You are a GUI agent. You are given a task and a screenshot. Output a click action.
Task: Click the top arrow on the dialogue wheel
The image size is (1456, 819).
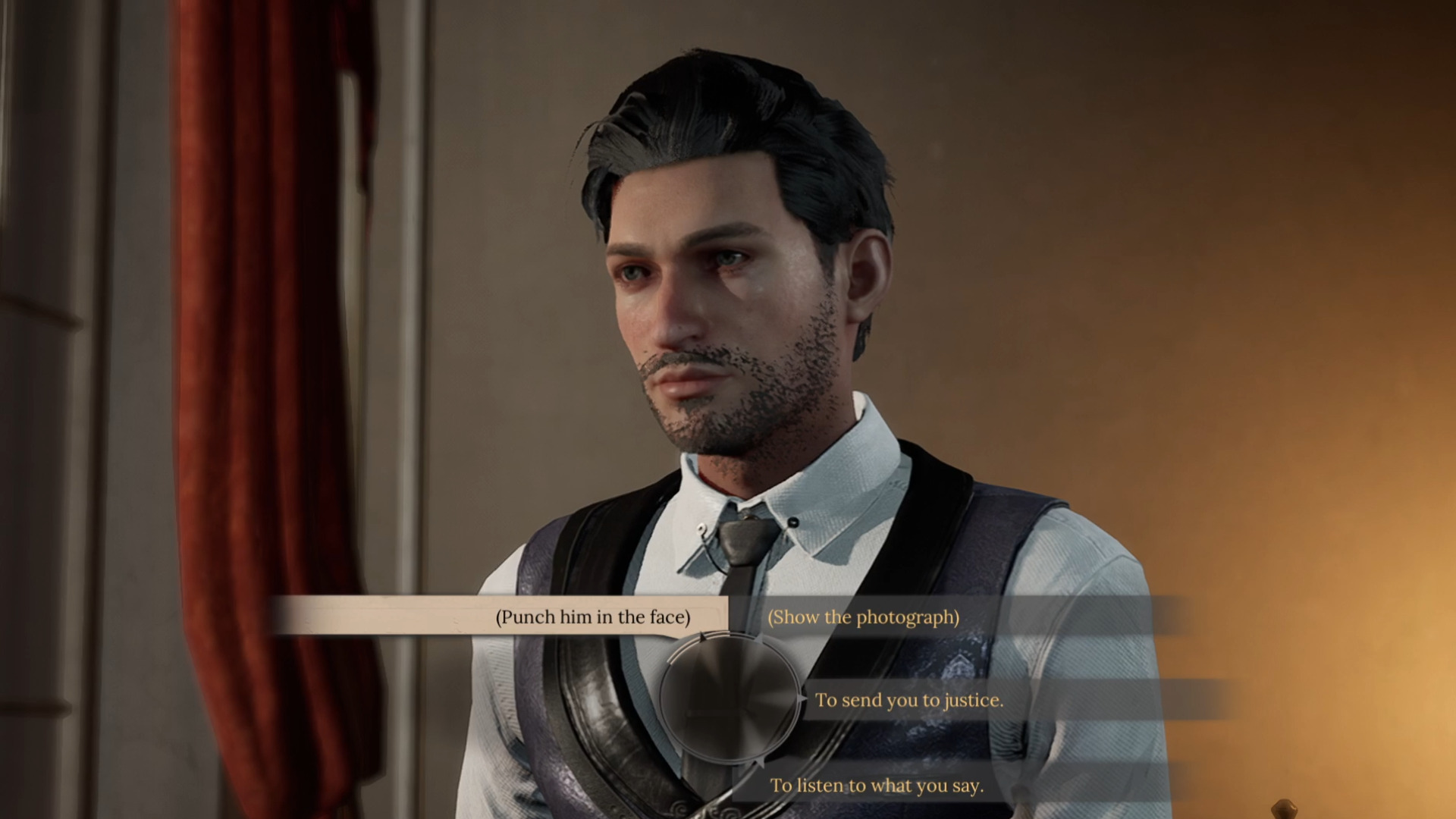(702, 635)
